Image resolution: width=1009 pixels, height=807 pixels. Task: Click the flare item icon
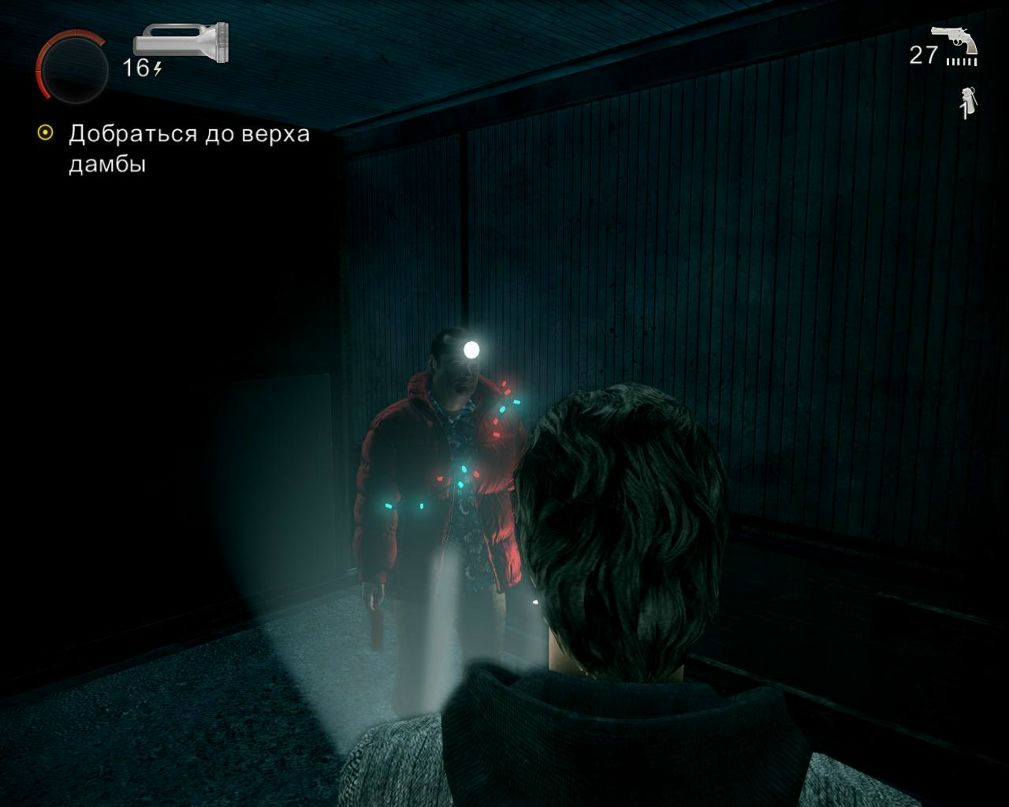967,103
